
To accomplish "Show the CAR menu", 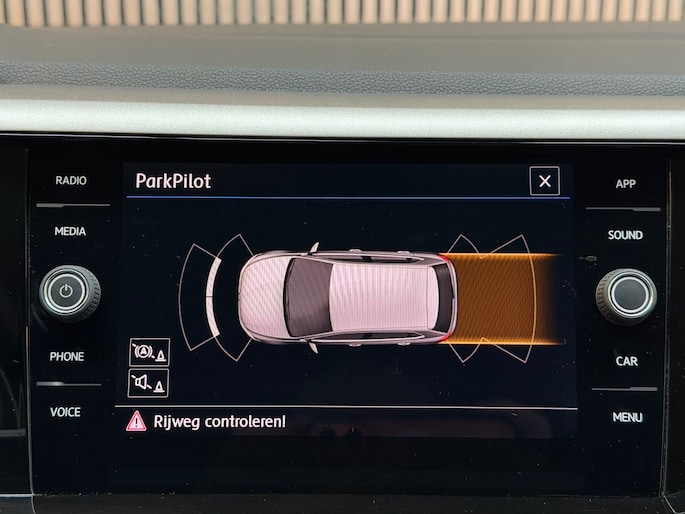I will coord(627,361).
